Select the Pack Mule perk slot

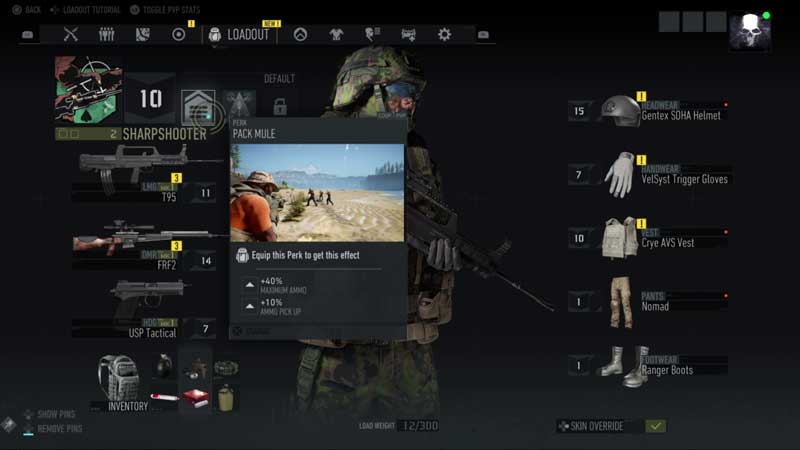coord(197,105)
